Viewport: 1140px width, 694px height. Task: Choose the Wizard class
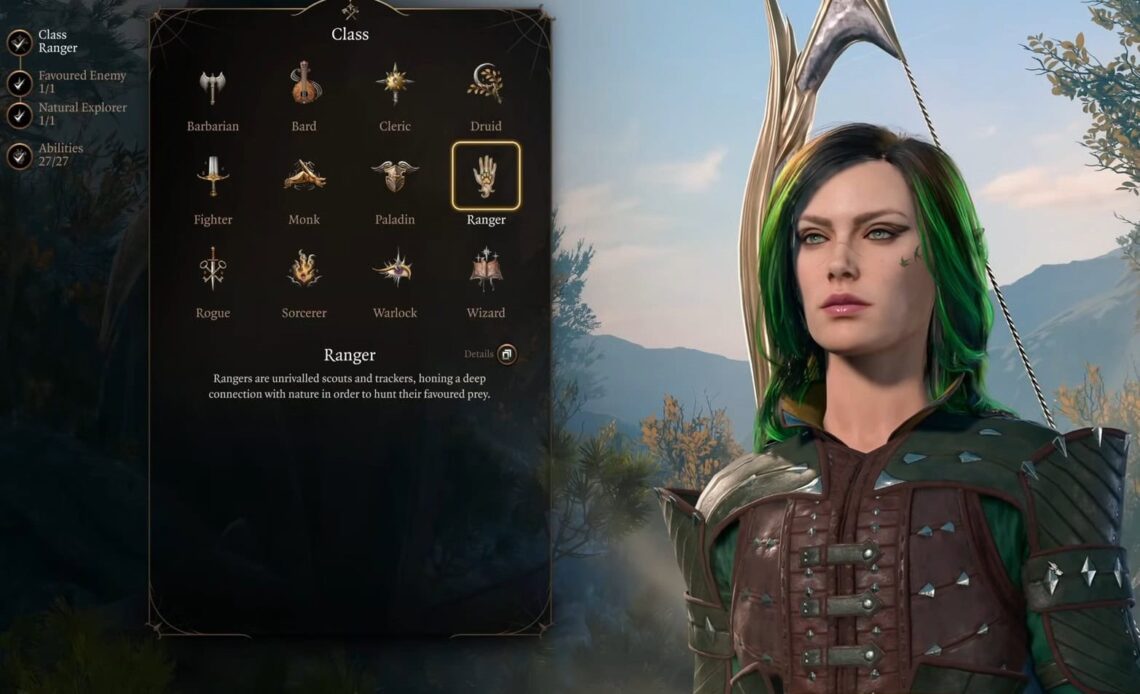point(486,270)
